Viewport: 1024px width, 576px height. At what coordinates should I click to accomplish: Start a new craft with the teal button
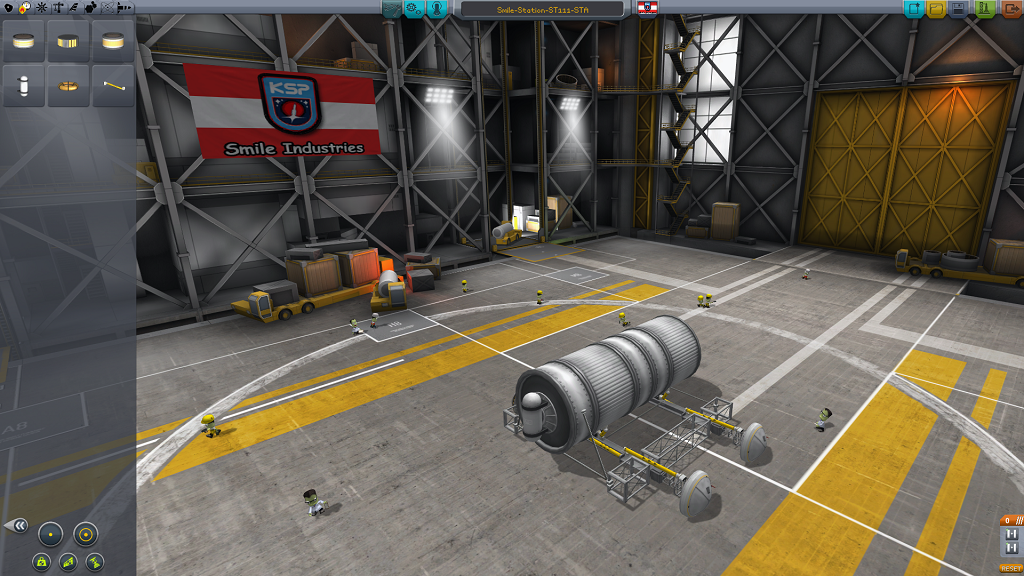913,9
